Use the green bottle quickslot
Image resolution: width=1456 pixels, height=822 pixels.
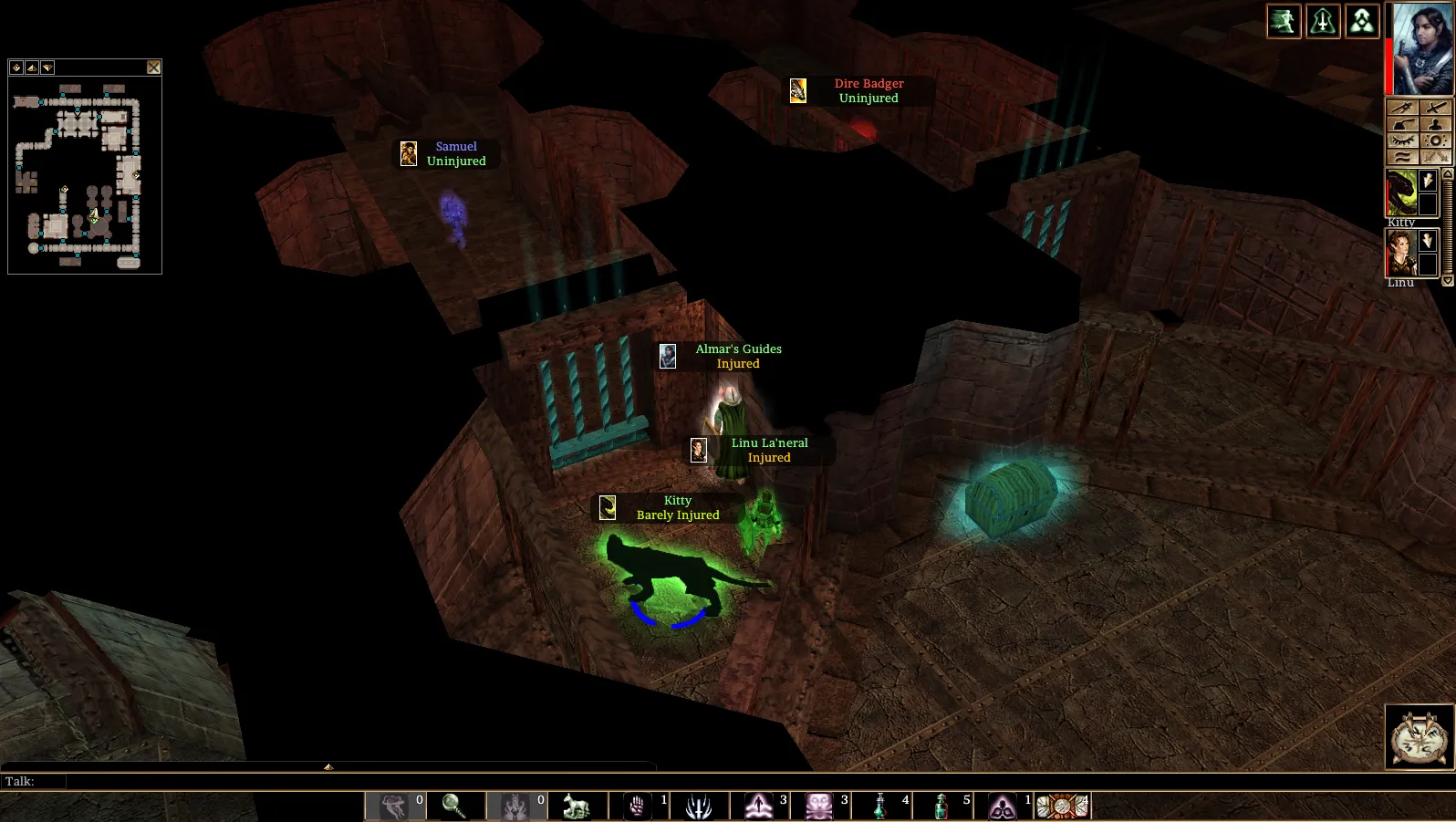tap(941, 806)
